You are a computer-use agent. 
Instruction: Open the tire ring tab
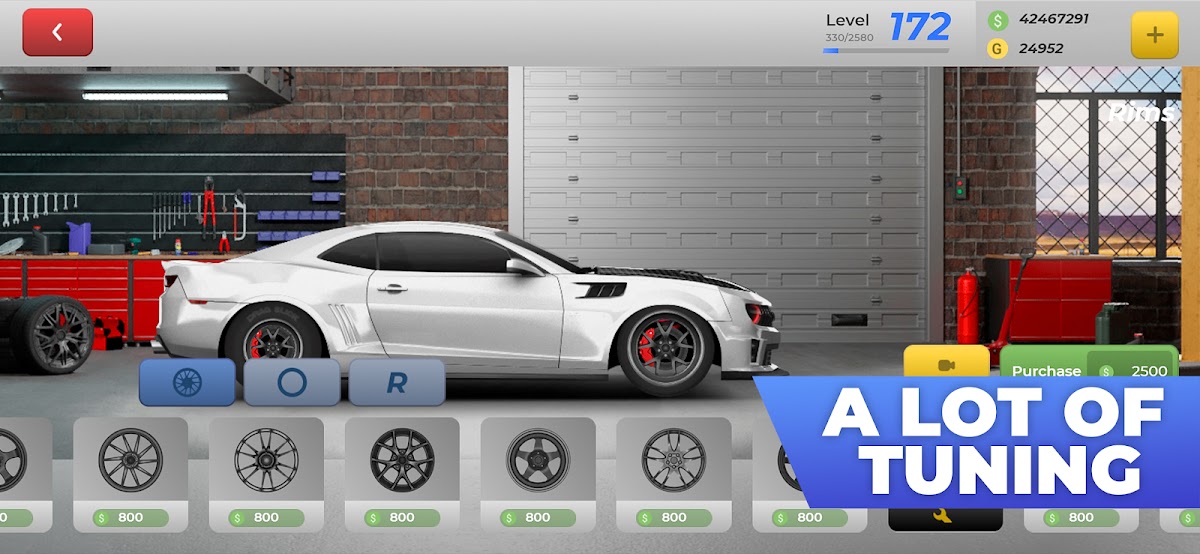pos(292,382)
